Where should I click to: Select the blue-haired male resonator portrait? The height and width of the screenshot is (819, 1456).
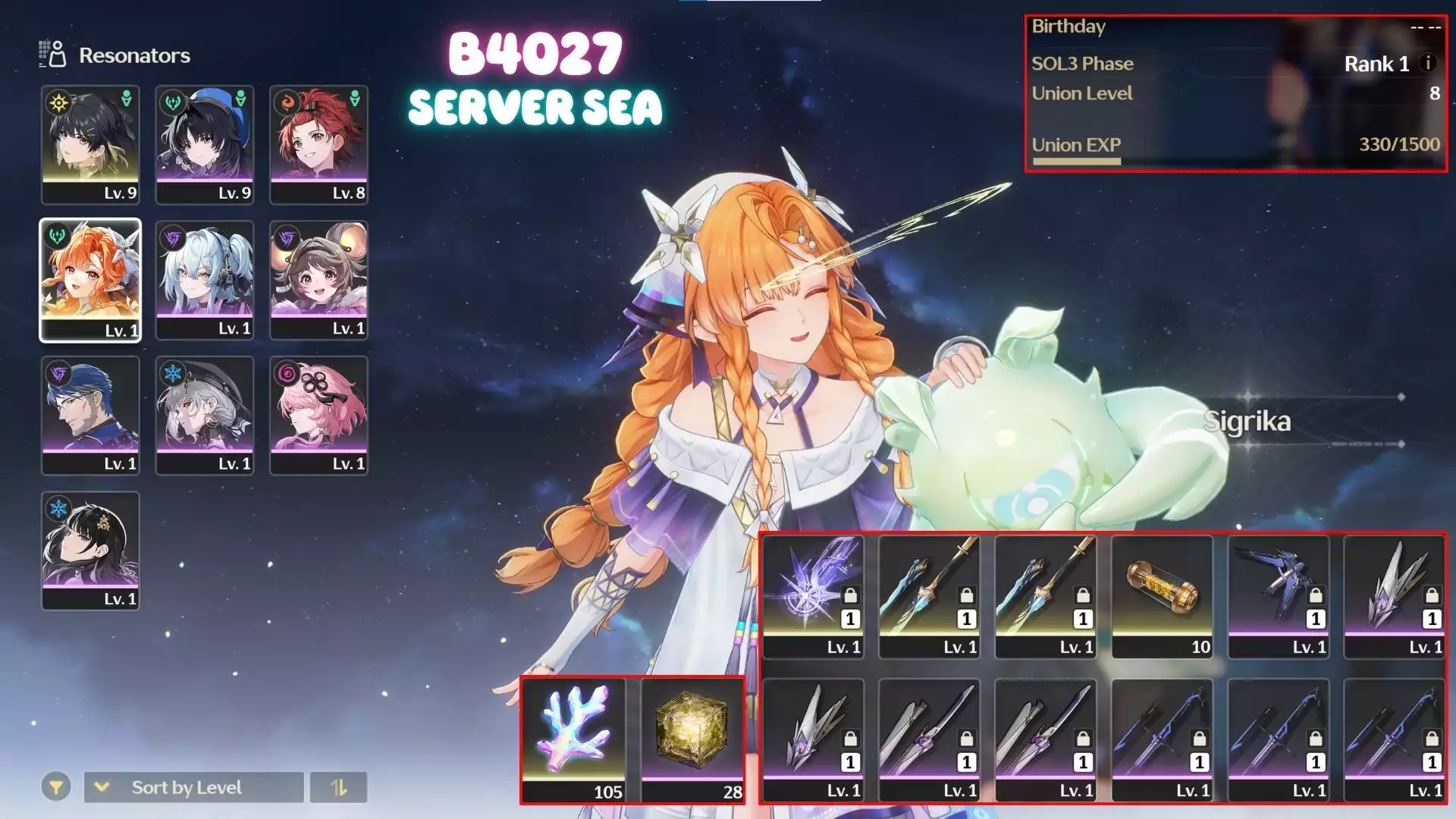click(90, 415)
